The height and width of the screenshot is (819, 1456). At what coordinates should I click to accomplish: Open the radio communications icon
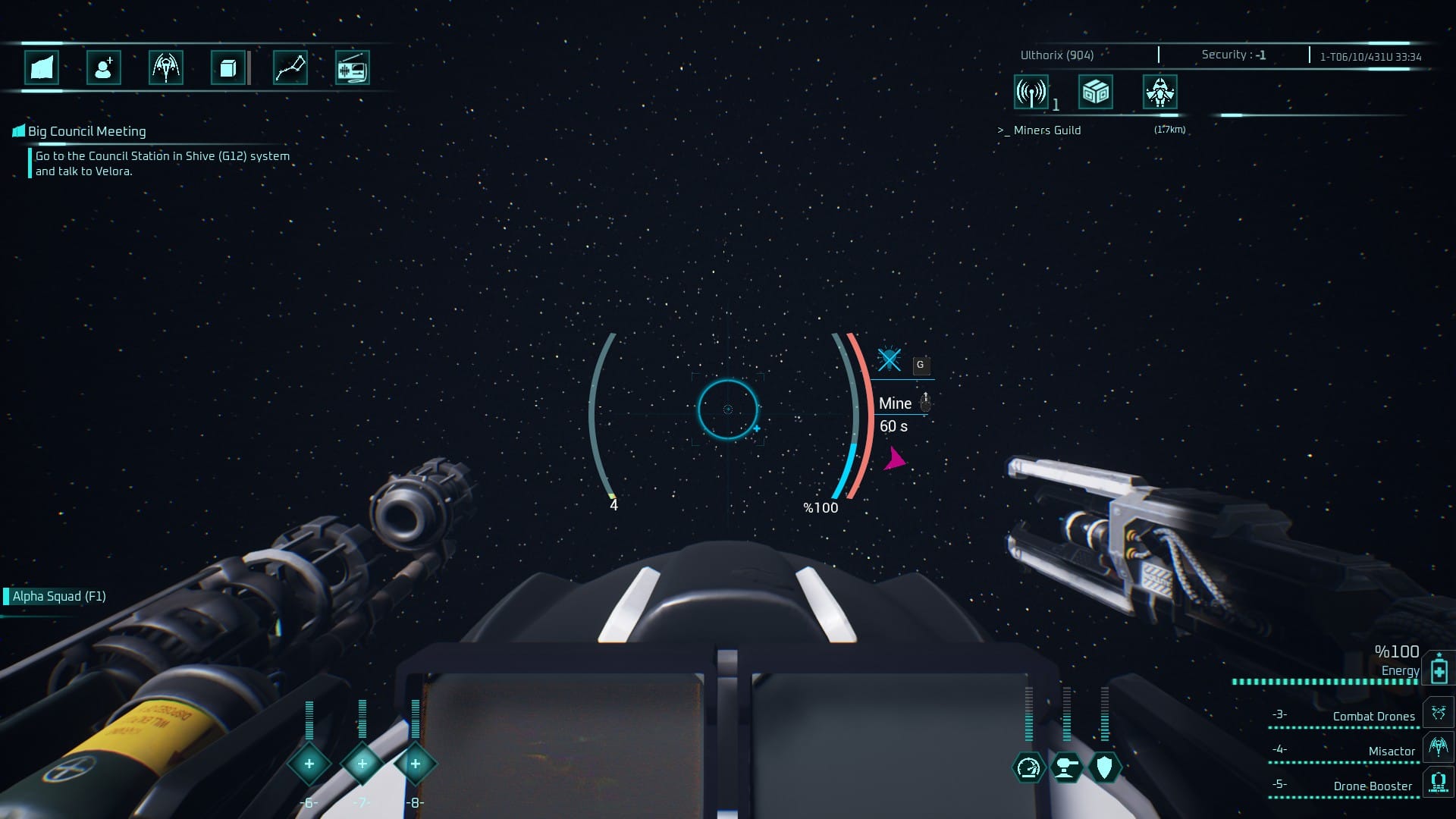click(x=352, y=68)
